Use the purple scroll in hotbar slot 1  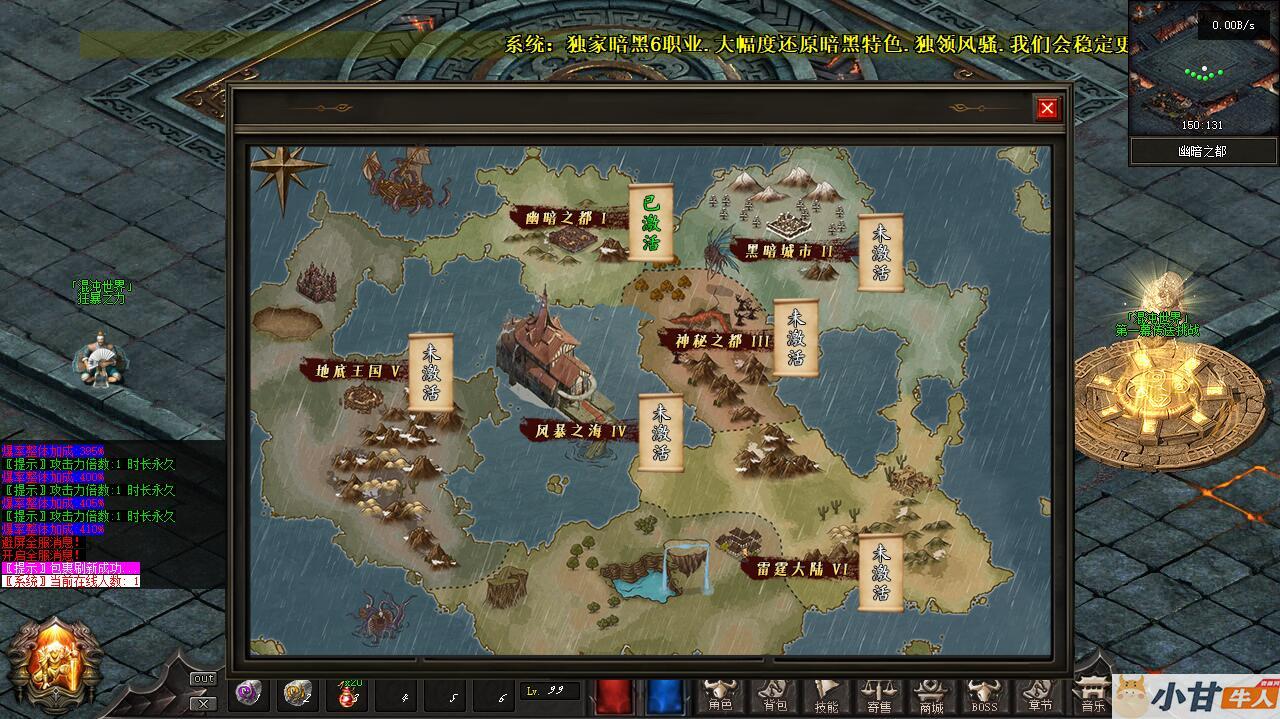(247, 693)
